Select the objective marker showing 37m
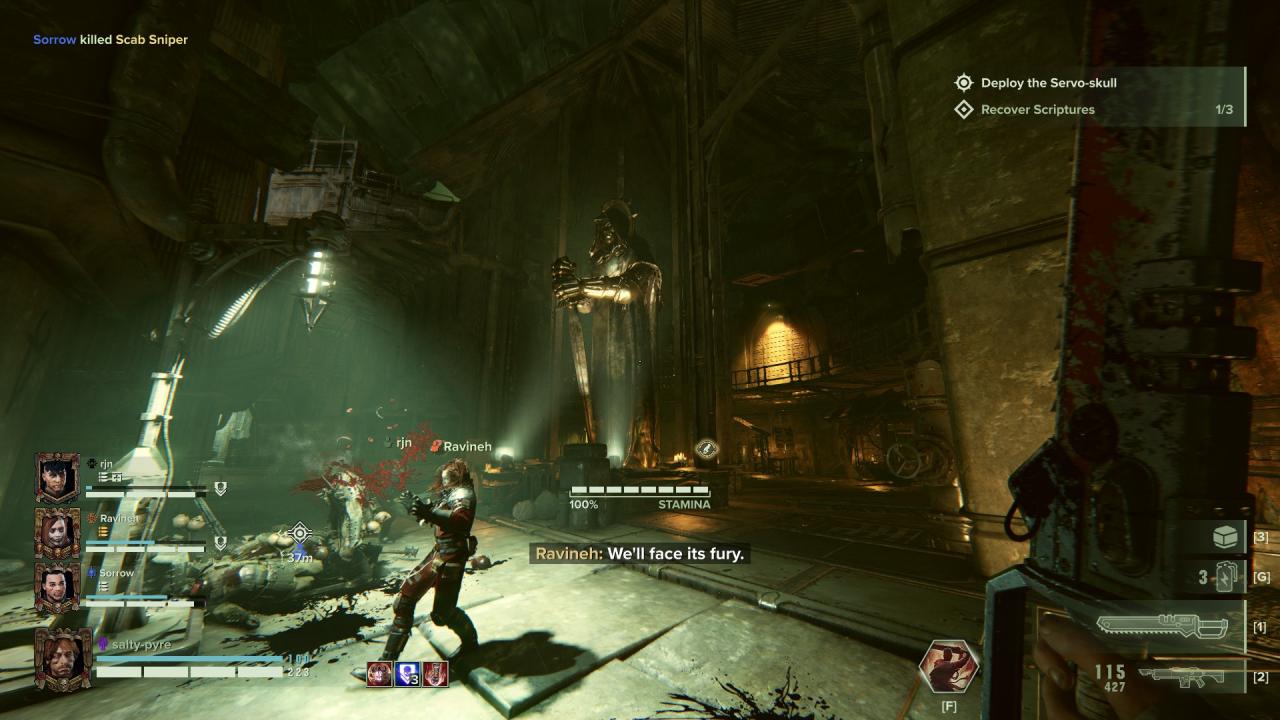Screen dimensions: 1280x720 pyautogui.click(x=299, y=534)
